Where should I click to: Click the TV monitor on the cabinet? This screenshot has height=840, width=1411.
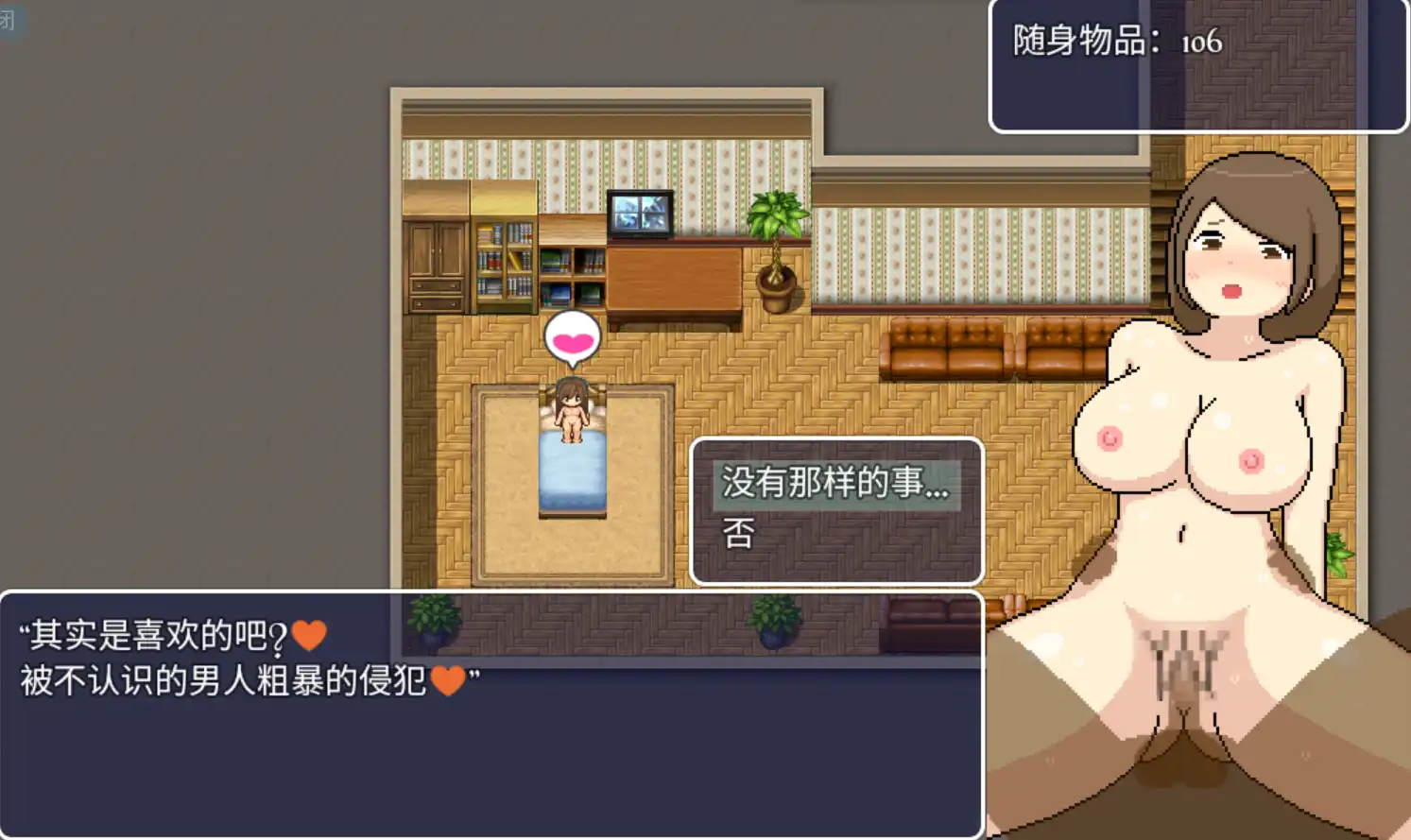(x=642, y=213)
